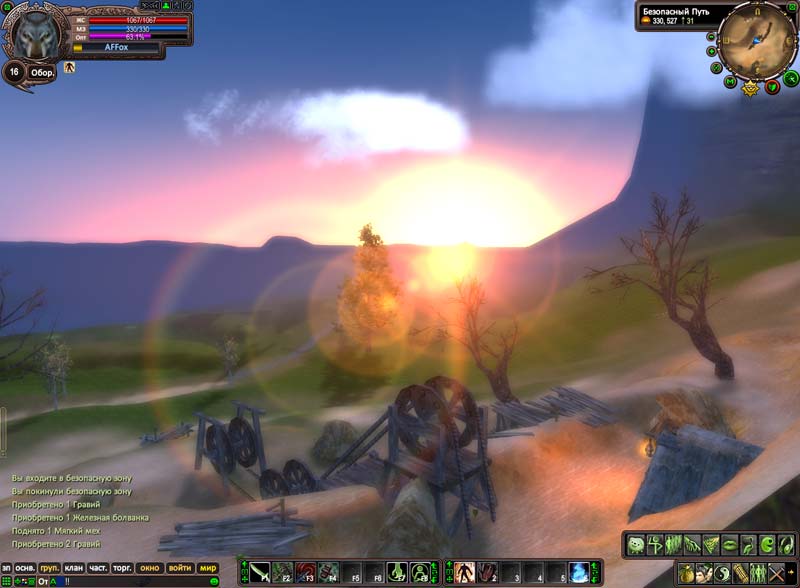The height and width of the screenshot is (588, 800).
Task: Click the crossed swords icon
Action: 776,574
